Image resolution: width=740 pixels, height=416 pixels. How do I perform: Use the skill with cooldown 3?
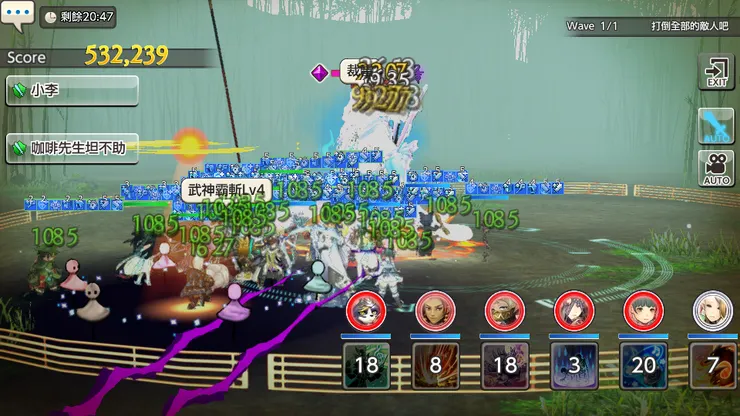(x=574, y=364)
